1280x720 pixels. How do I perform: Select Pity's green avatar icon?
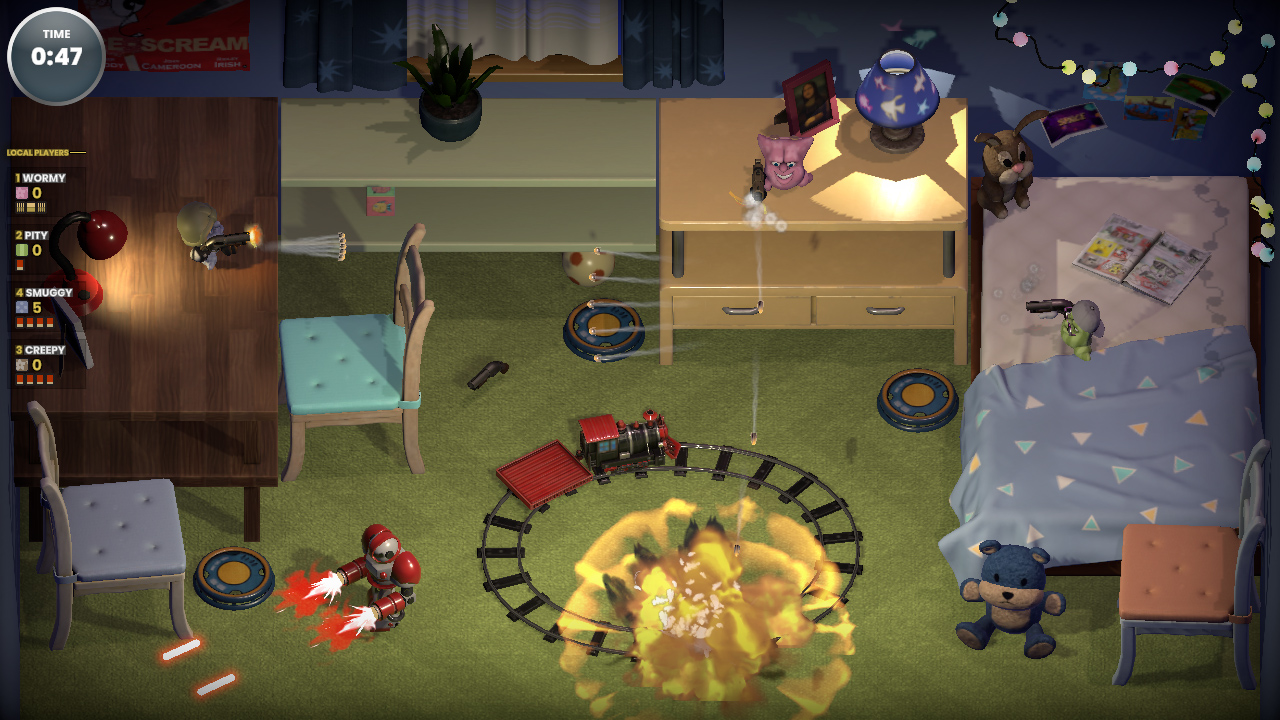click(20, 248)
